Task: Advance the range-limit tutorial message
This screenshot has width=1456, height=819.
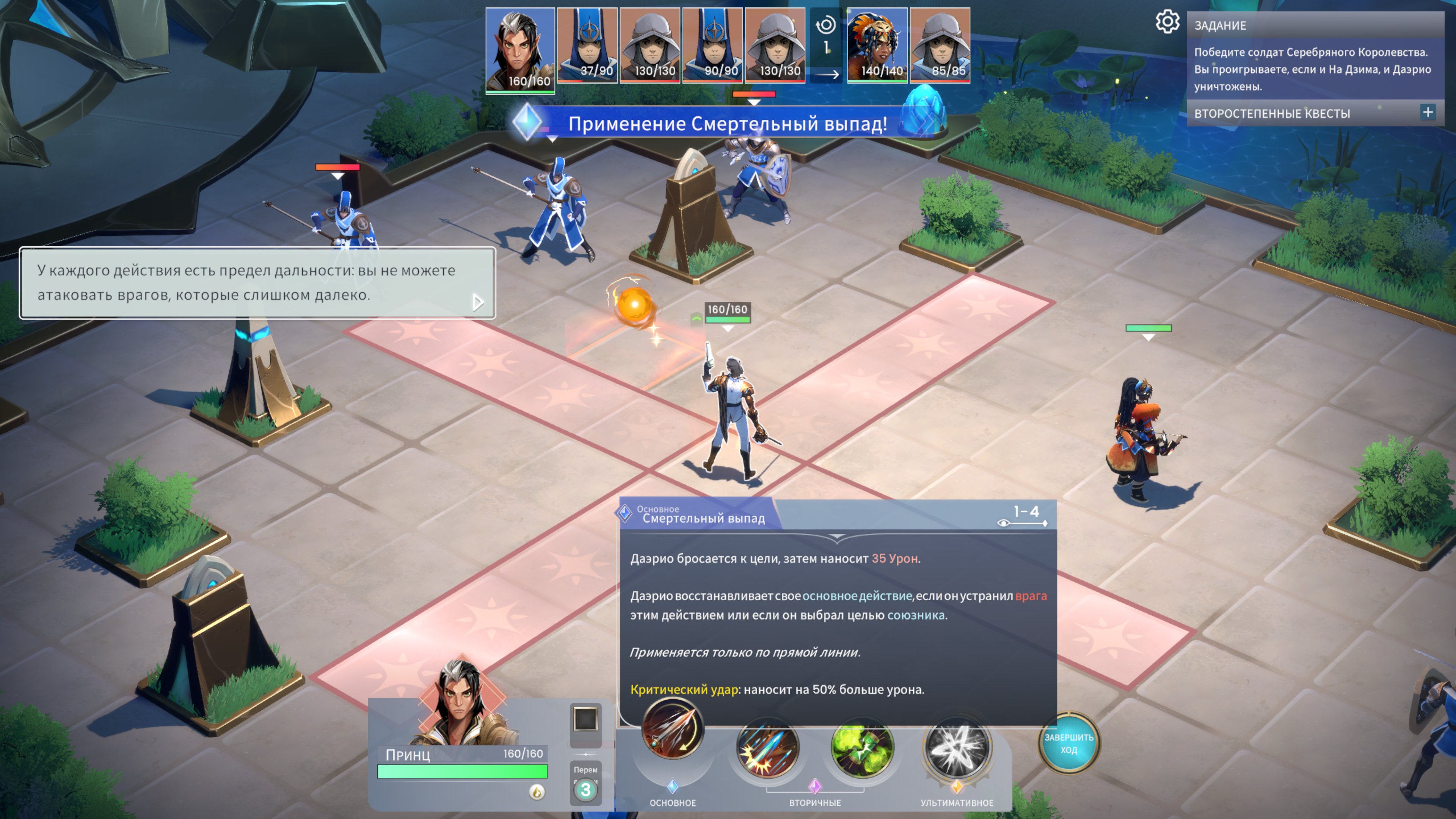Action: 478,303
